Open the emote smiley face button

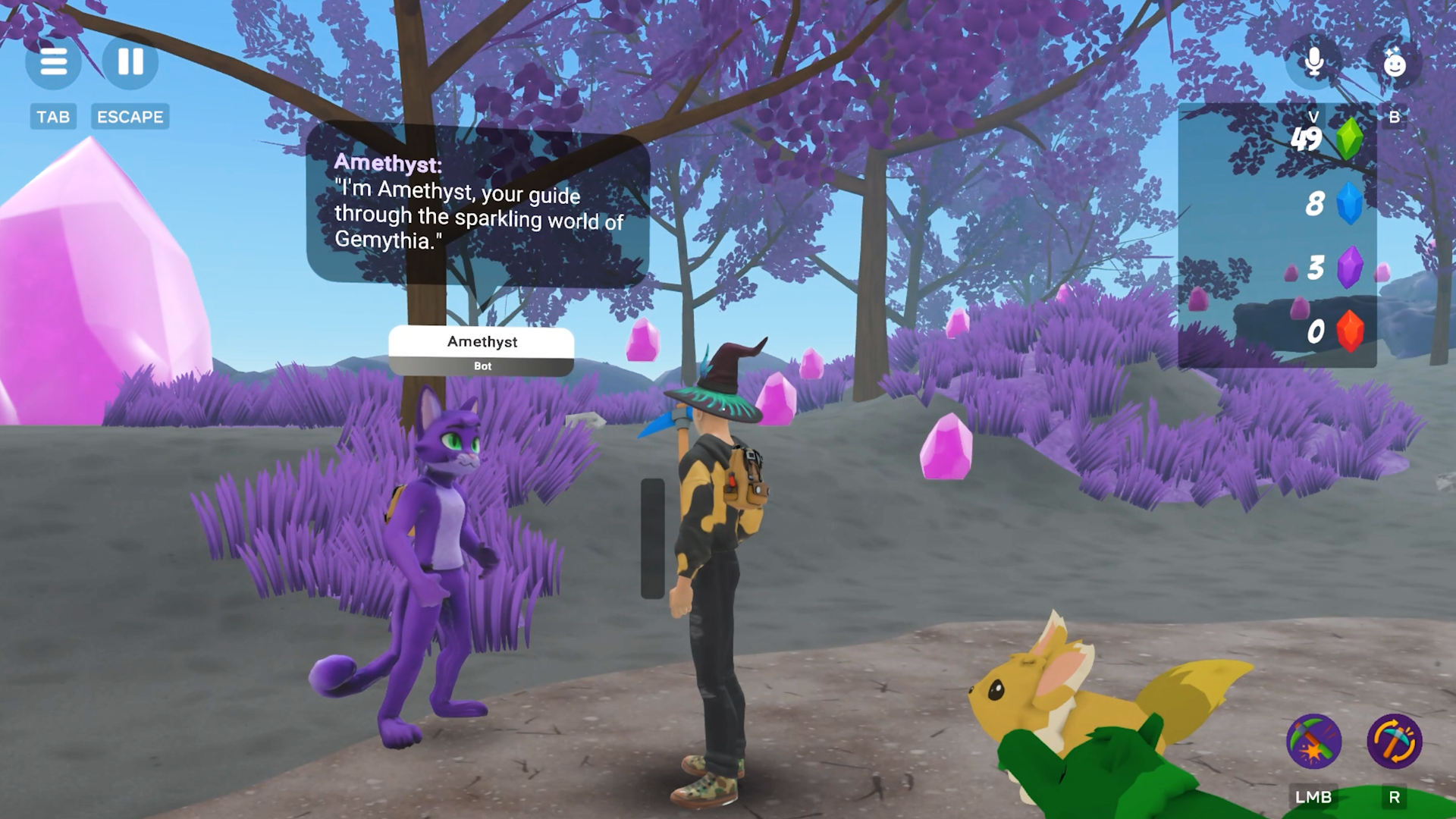click(1394, 63)
